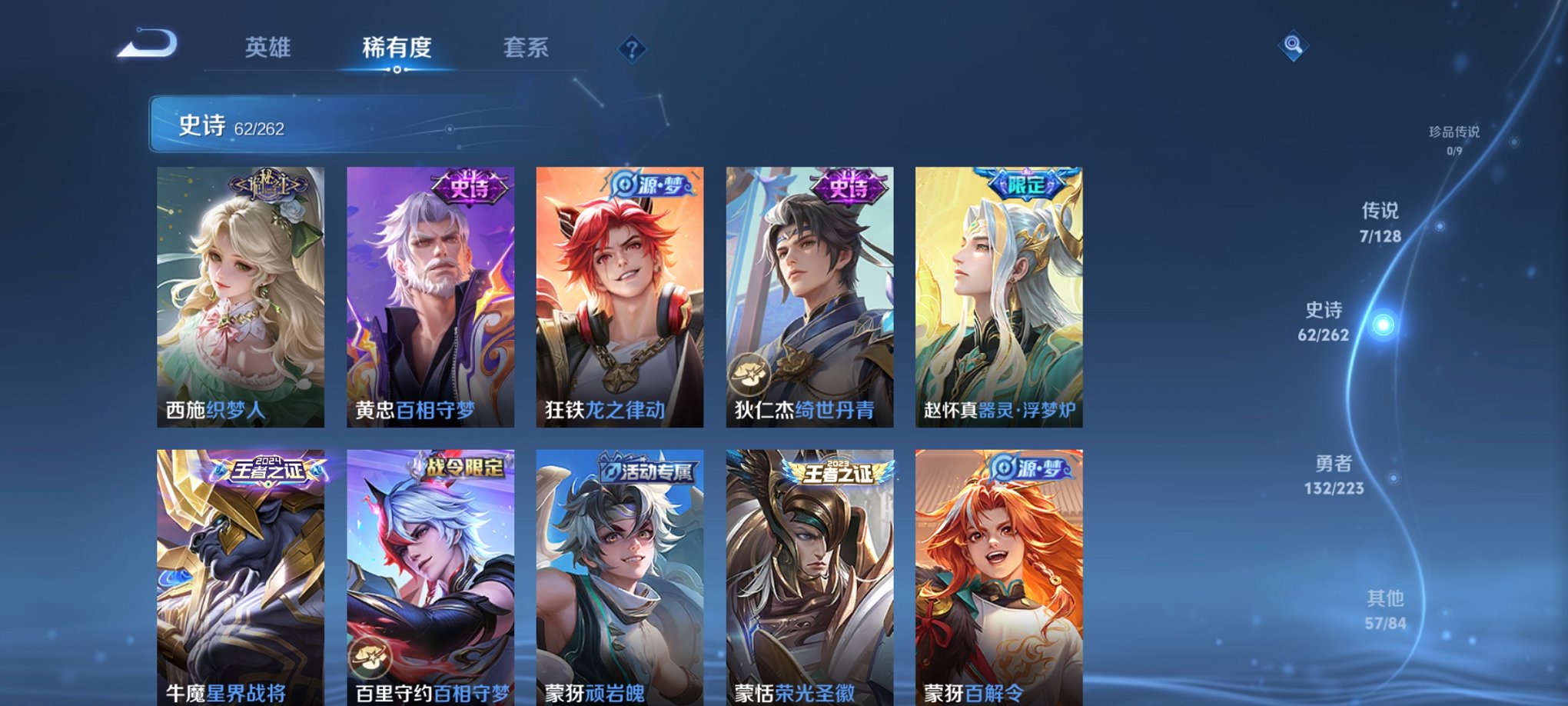Switch to the 英雄 tab
The width and height of the screenshot is (1568, 706).
coord(267,48)
